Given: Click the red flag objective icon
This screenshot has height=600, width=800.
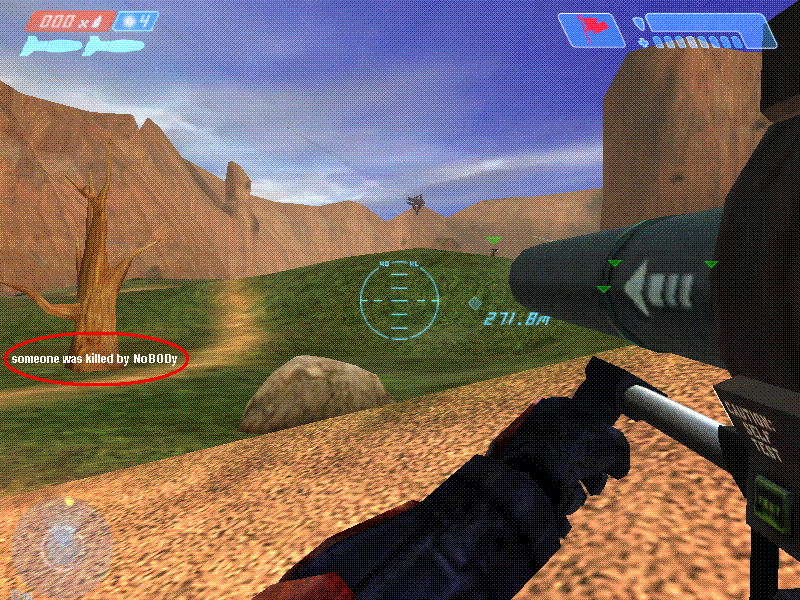Looking at the screenshot, I should point(585,29).
